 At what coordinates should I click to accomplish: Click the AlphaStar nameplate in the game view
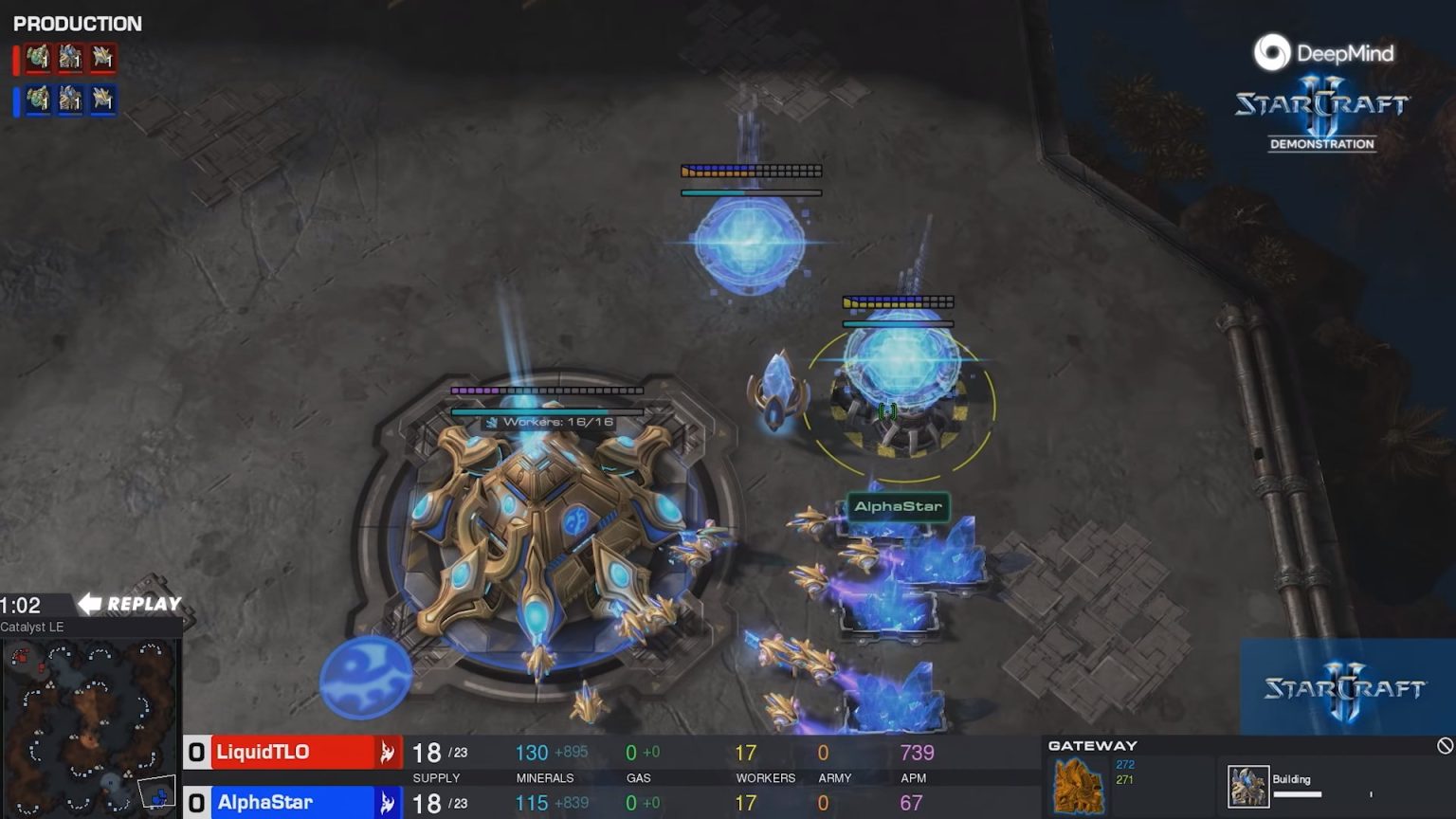point(897,505)
